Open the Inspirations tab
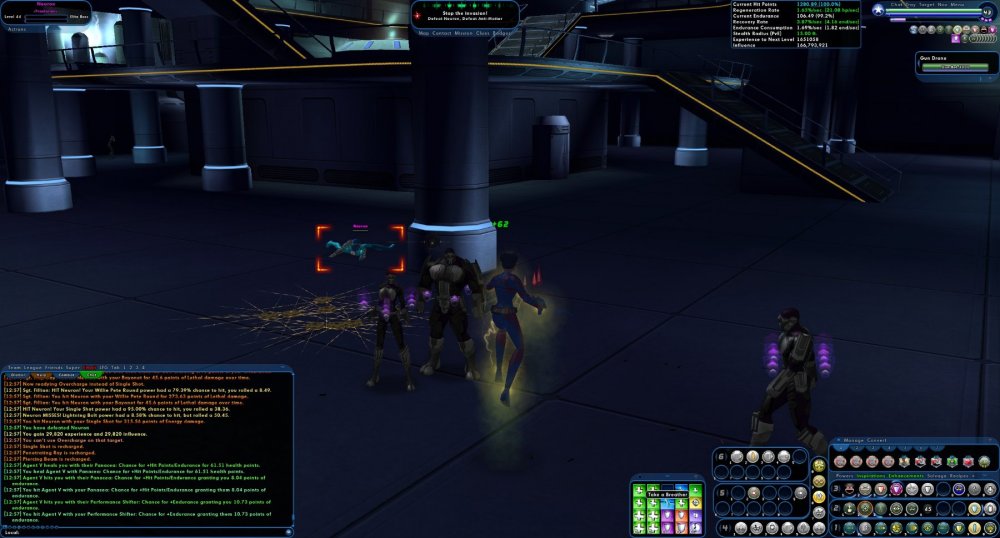Screen dimensions: 1000x538 coord(870,475)
